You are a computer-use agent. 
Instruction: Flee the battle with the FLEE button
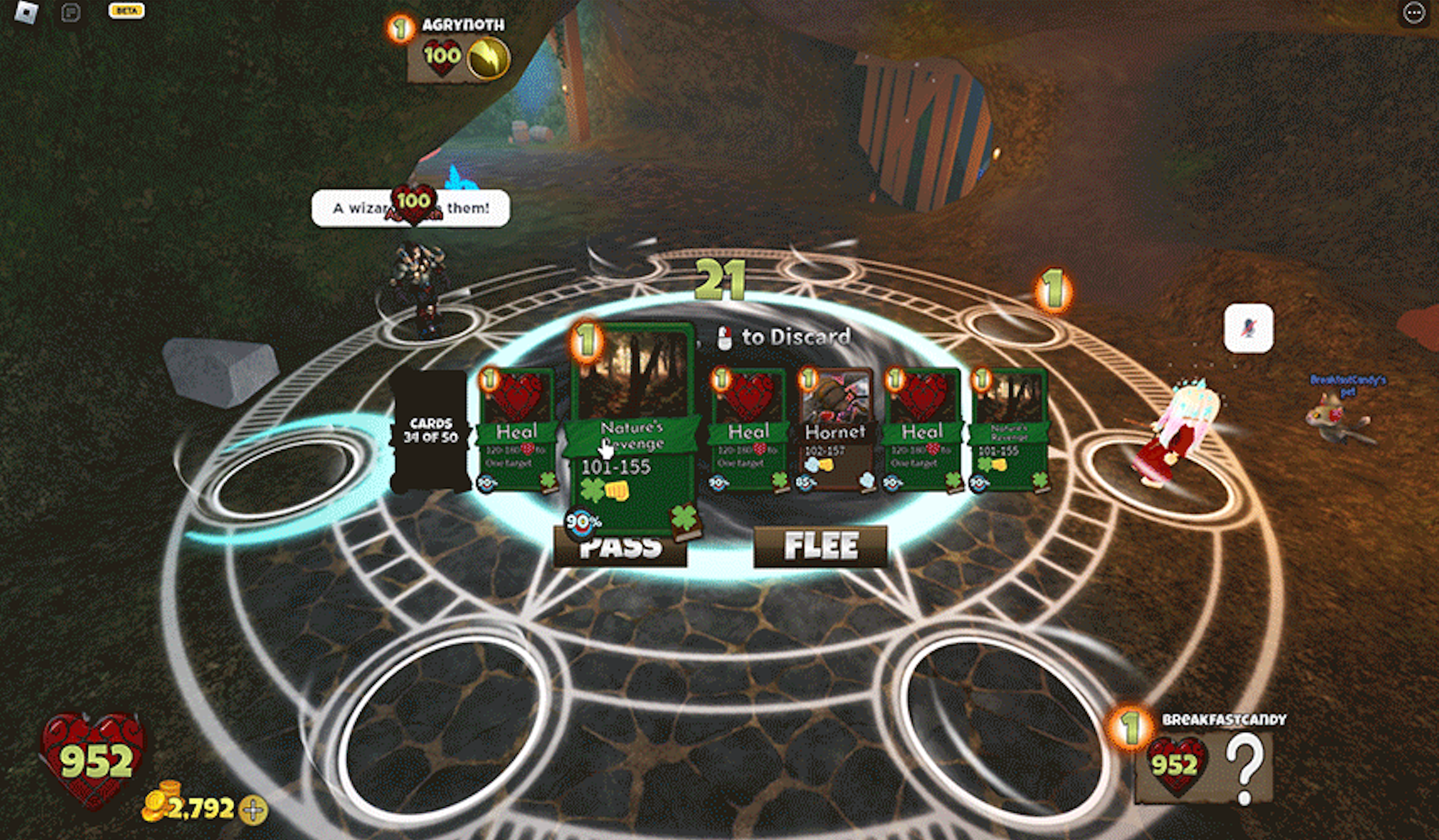[820, 546]
